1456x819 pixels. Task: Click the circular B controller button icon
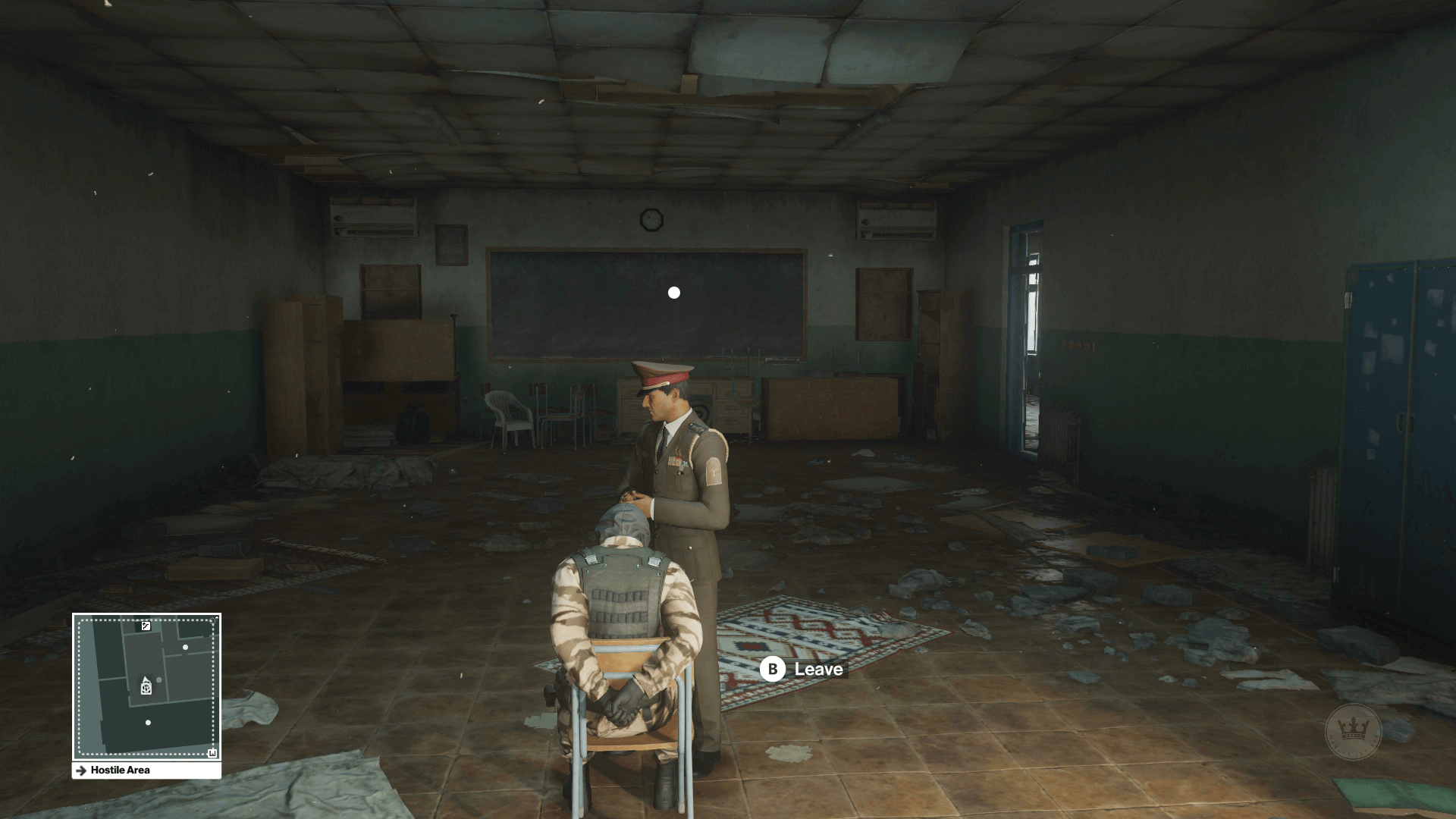tap(771, 670)
